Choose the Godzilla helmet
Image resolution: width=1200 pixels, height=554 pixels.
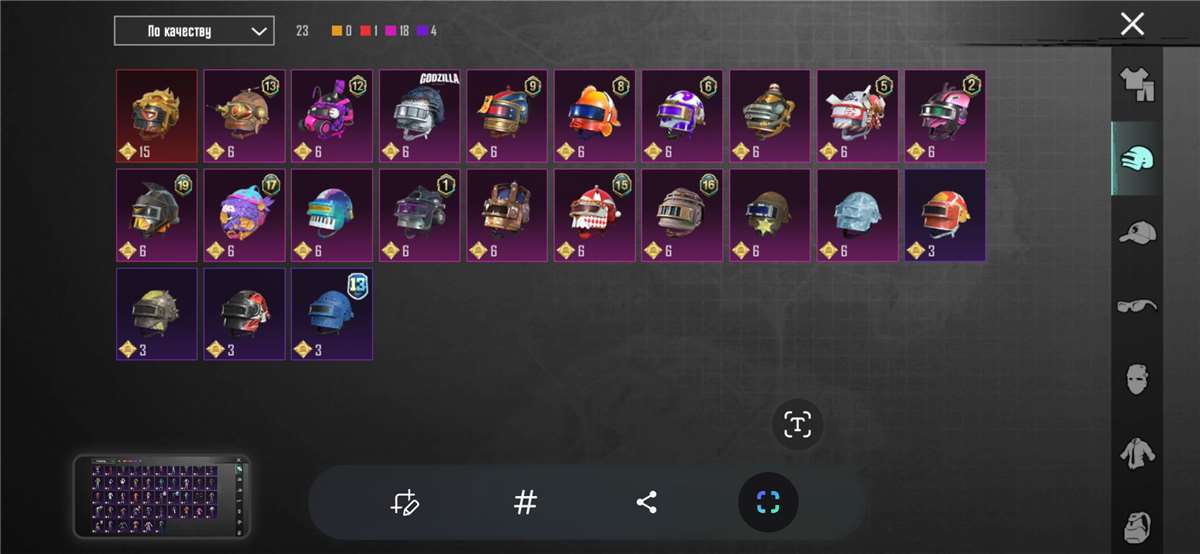419,116
